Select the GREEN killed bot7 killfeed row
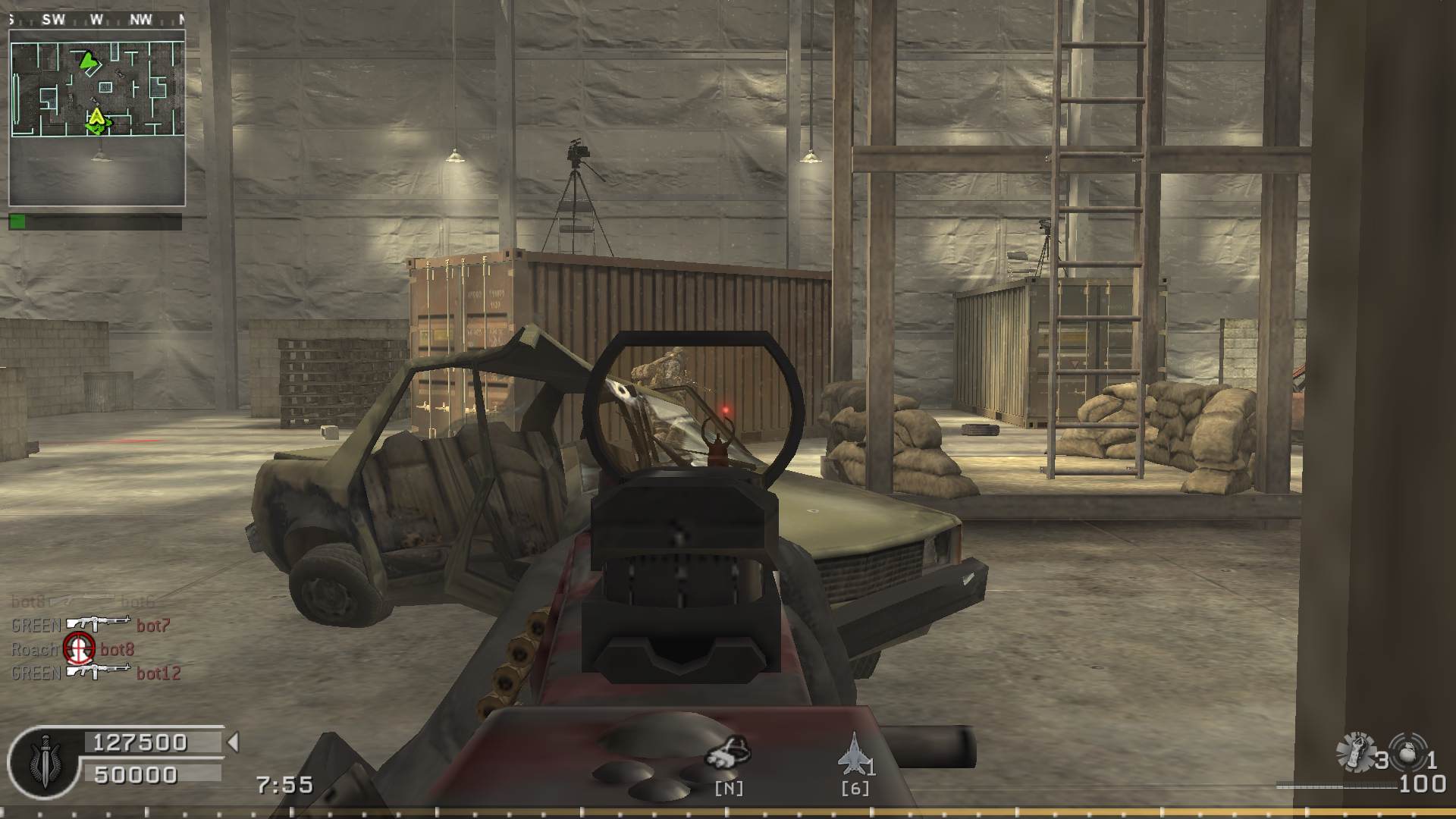 (90, 626)
